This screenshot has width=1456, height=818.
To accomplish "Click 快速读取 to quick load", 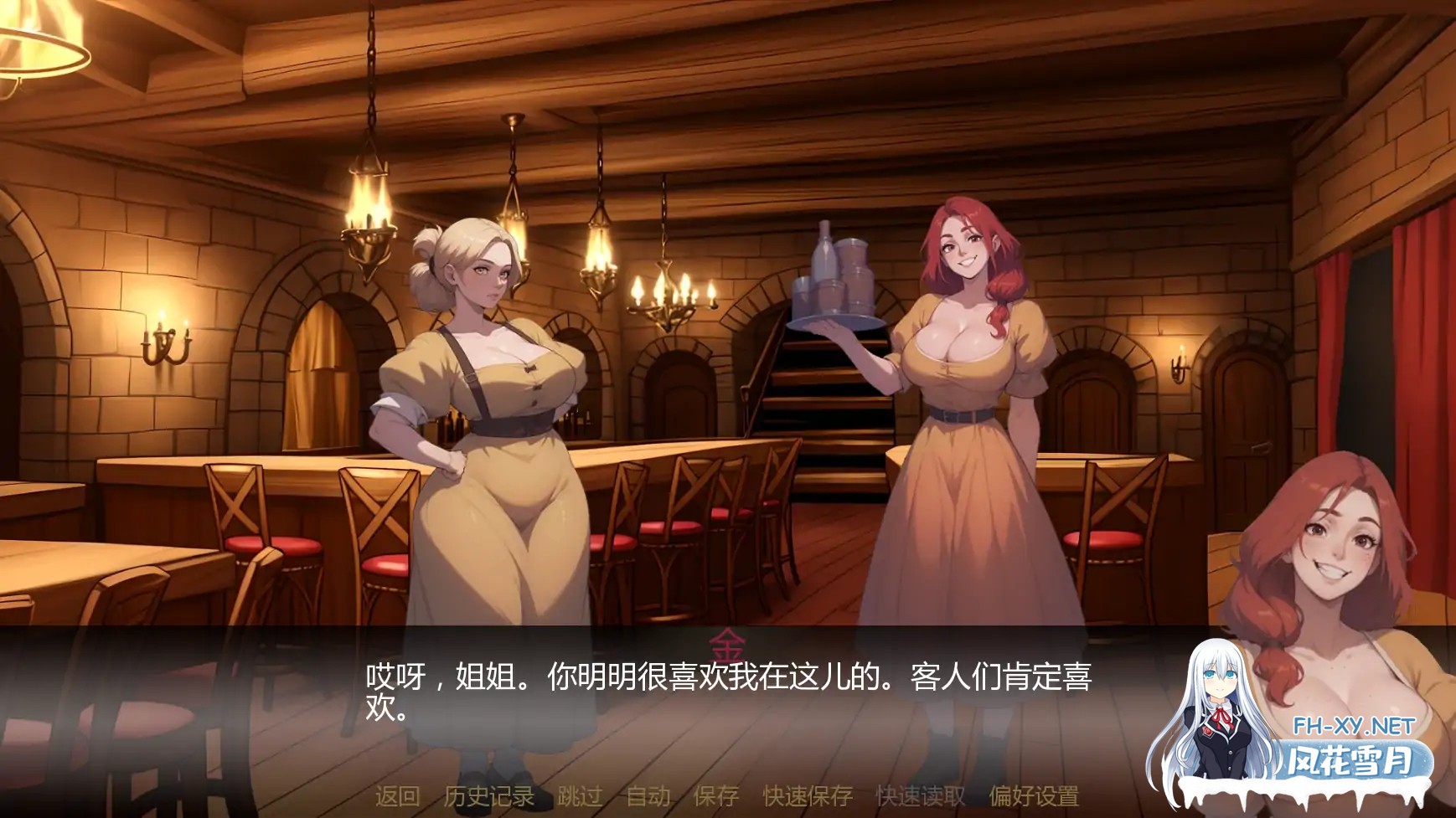I will pyautogui.click(x=920, y=799).
